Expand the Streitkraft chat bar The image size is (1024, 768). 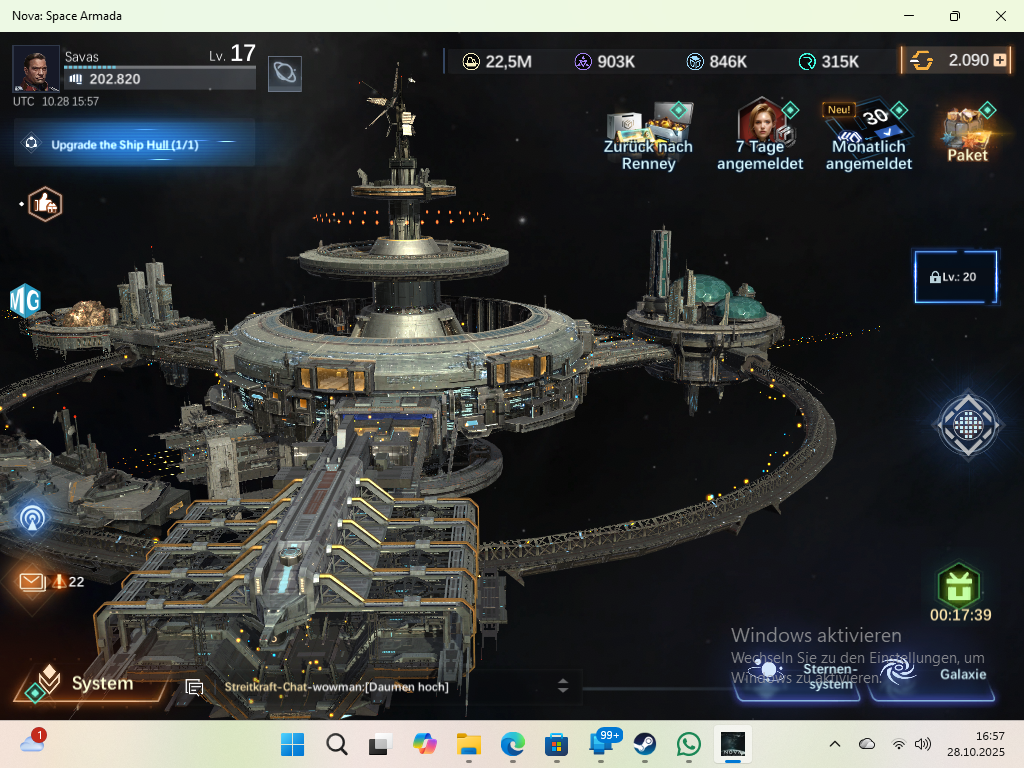click(x=562, y=686)
